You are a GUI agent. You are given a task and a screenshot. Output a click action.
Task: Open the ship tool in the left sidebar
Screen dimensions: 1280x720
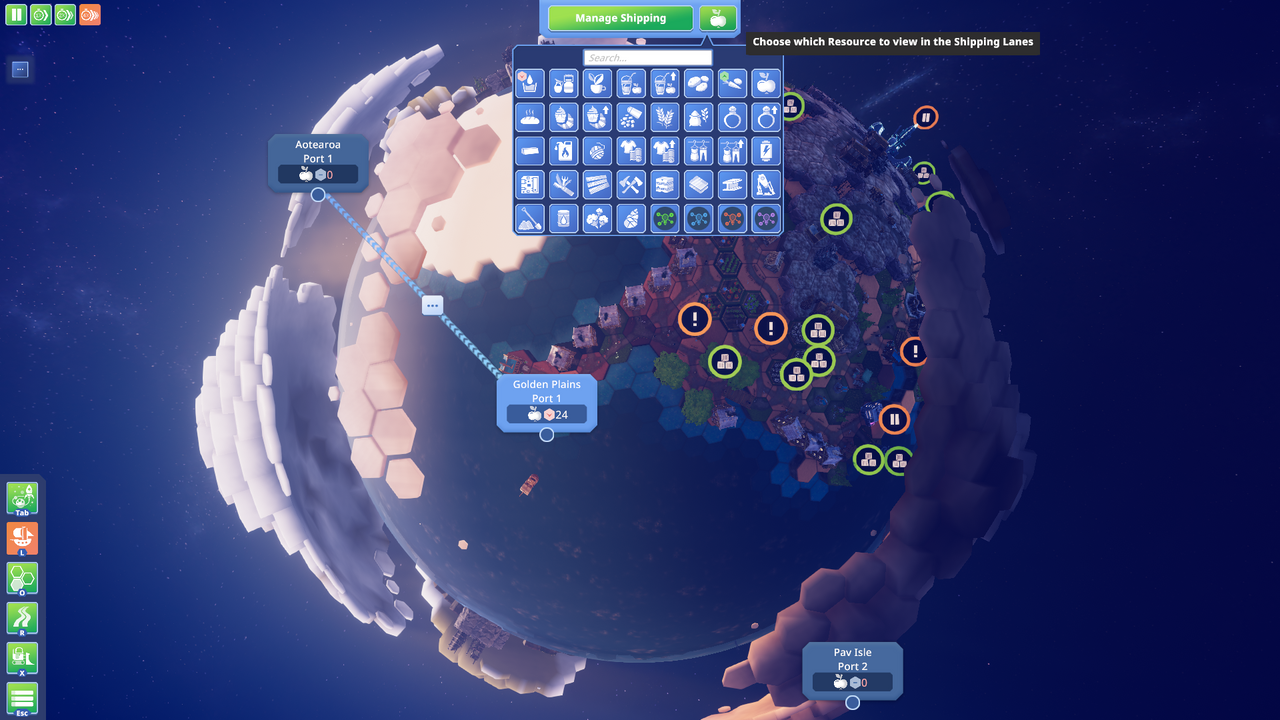point(21,538)
